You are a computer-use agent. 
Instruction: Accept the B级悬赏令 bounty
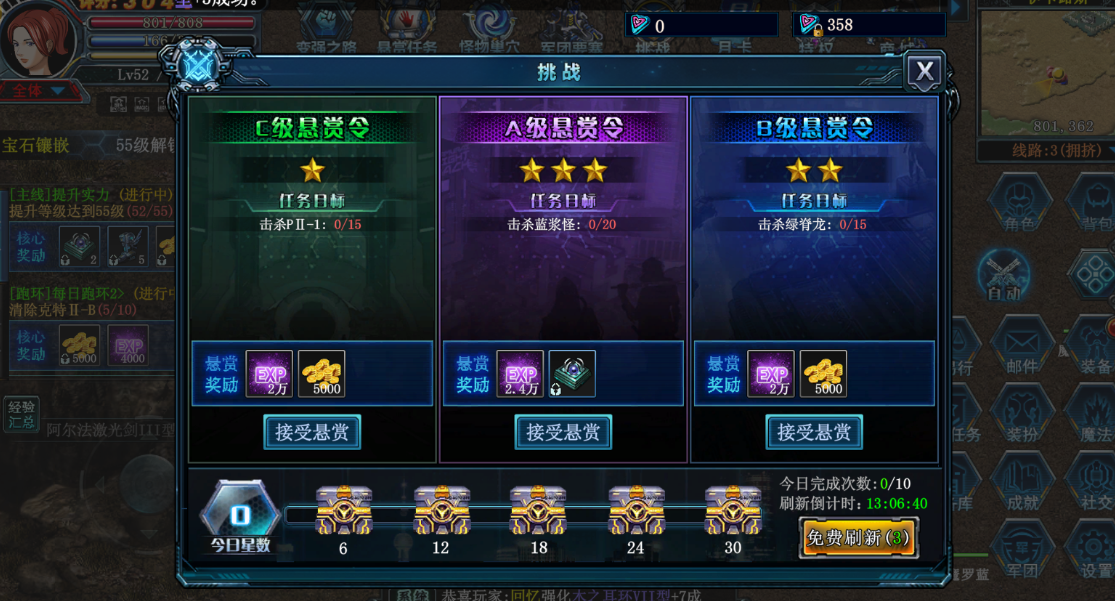(814, 432)
